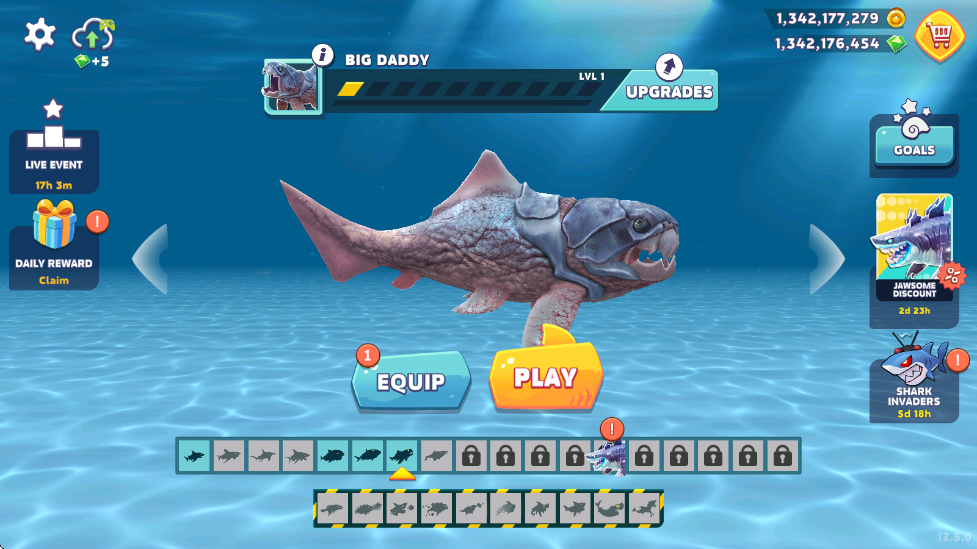This screenshot has width=977, height=549.
Task: Go to the next shark
Action: coord(827,259)
